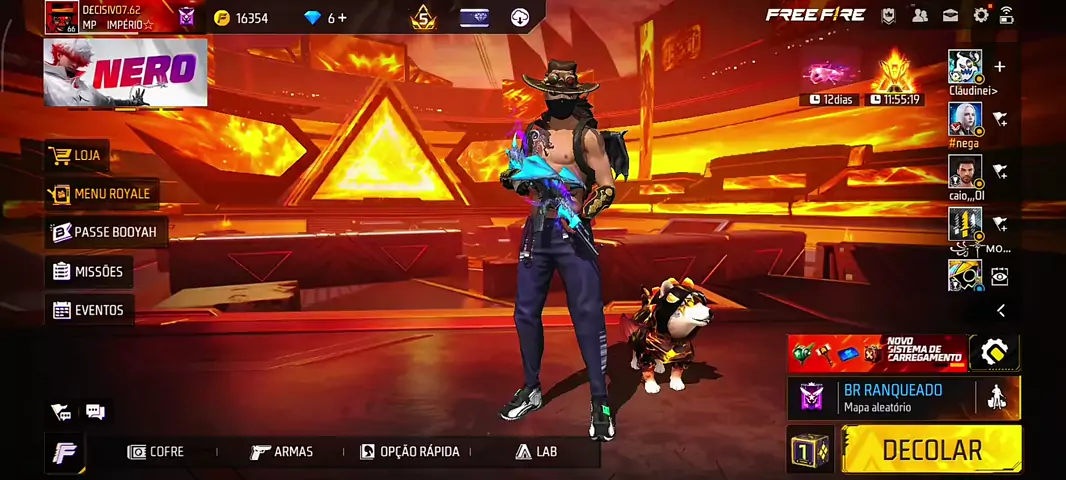Invite friend #nega to the squad
This screenshot has height=480, width=1066.
(999, 119)
